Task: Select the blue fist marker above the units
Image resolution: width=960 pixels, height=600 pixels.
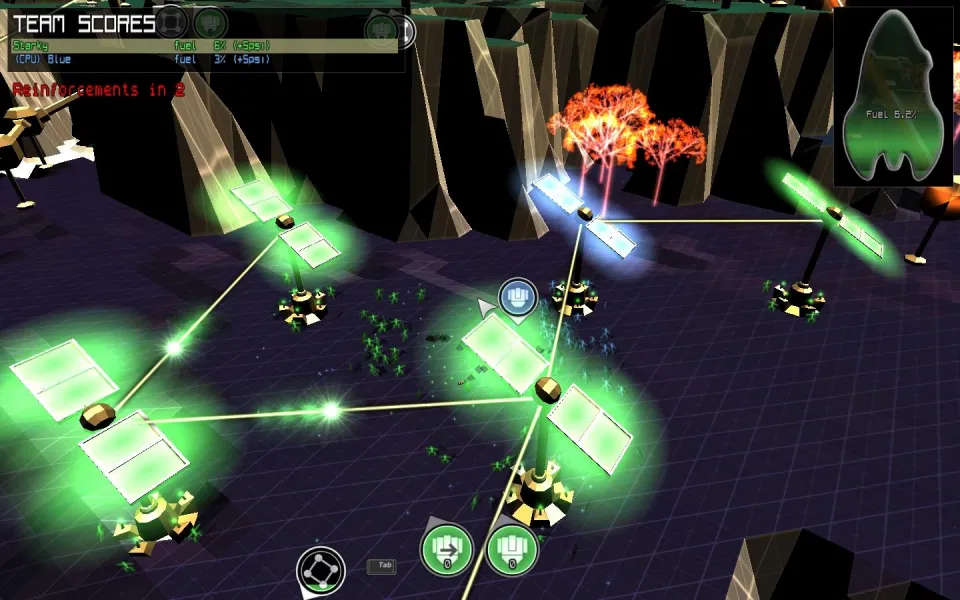Action: click(518, 297)
